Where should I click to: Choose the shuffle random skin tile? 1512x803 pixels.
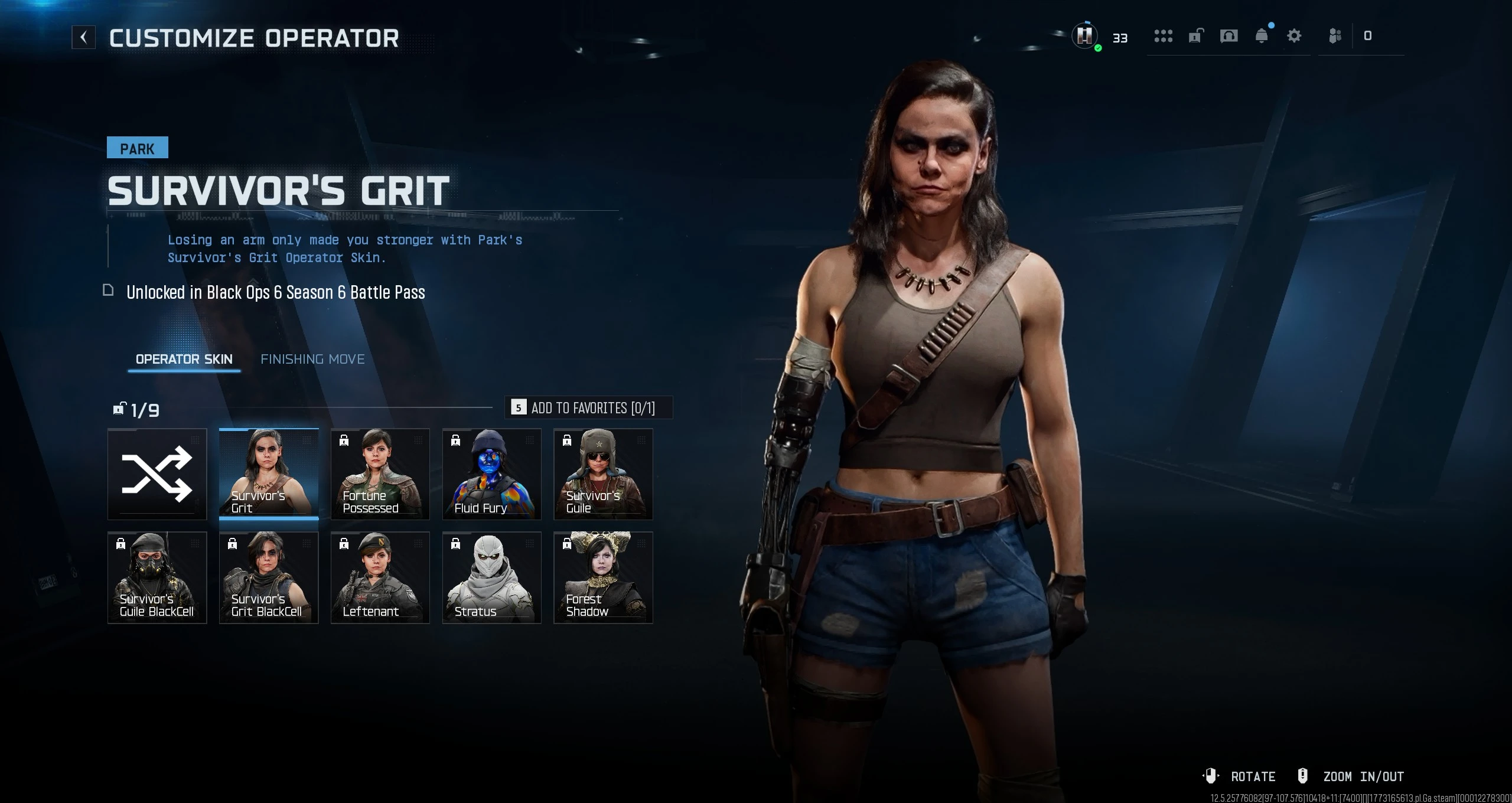point(157,474)
